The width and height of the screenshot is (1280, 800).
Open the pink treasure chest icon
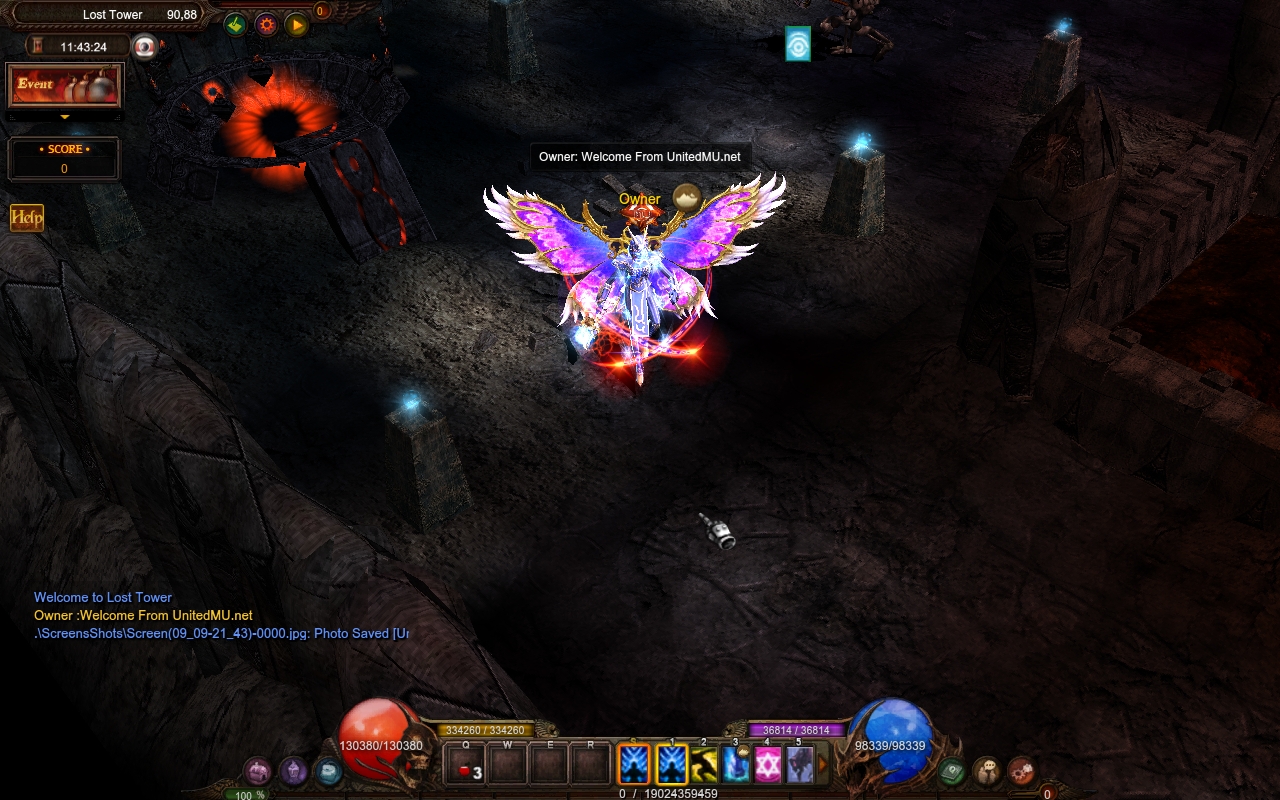click(258, 771)
